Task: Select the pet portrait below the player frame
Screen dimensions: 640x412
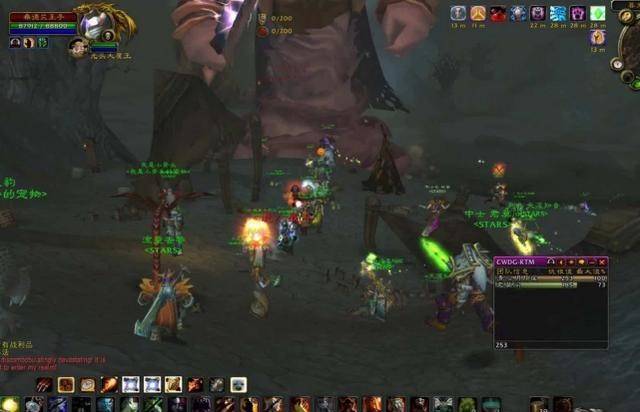Action: click(x=79, y=46)
